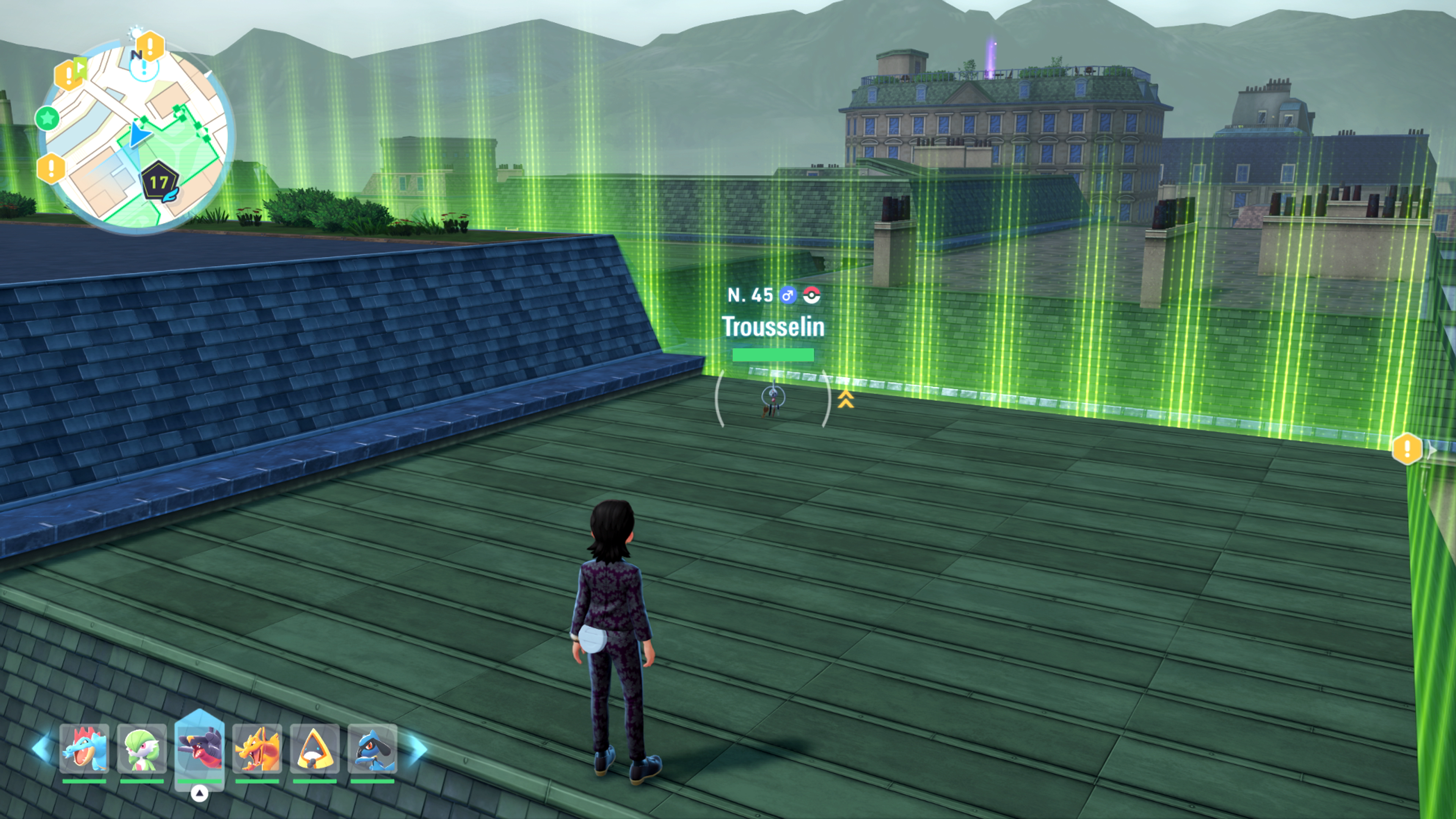The height and width of the screenshot is (819, 1456).
Task: Select Feraligatr in the party bar
Action: [x=84, y=748]
